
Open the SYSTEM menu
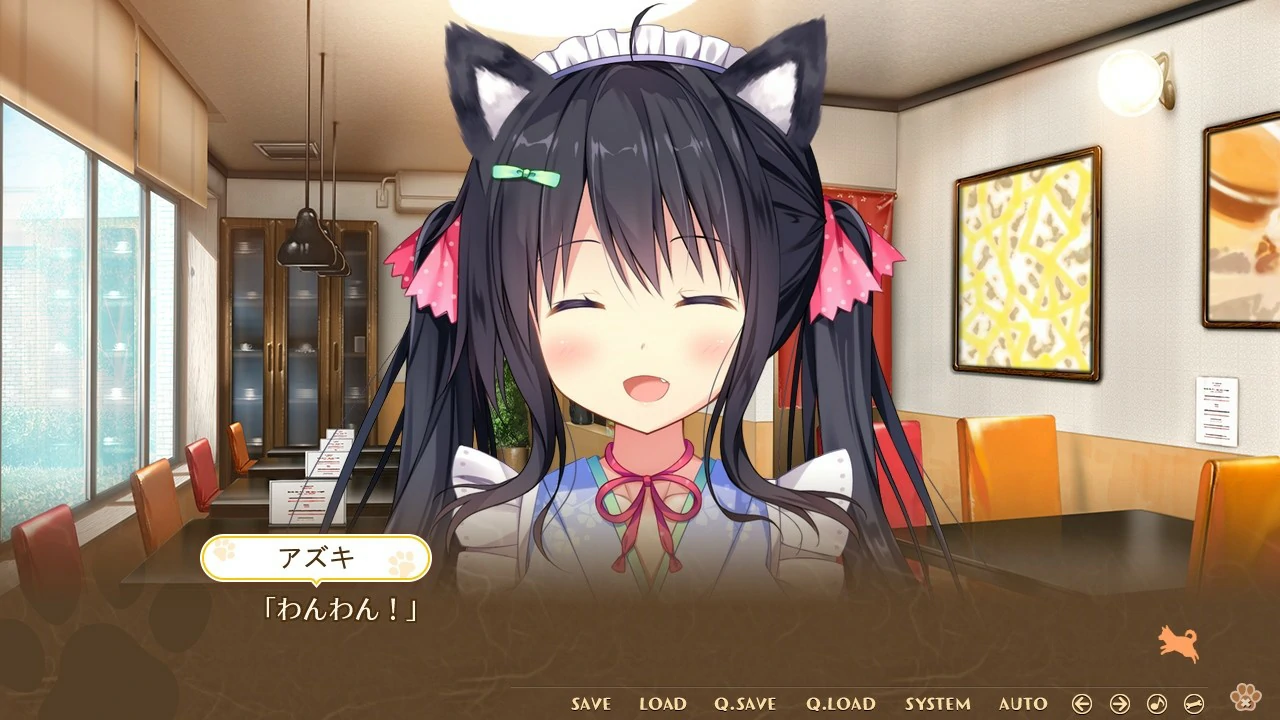[x=937, y=704]
